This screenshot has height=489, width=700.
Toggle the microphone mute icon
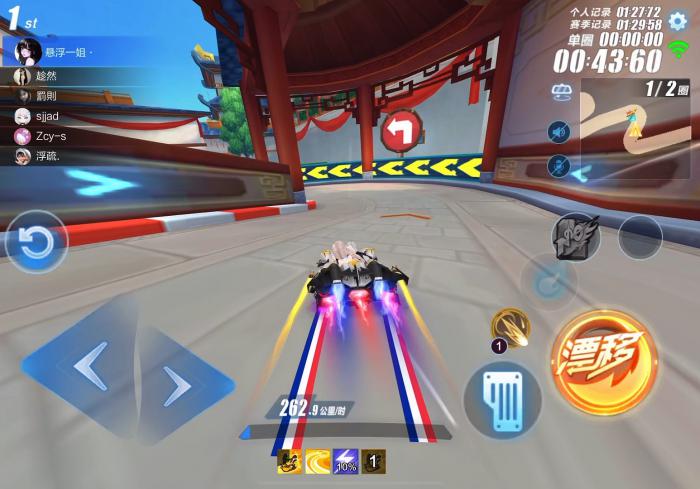[x=558, y=165]
